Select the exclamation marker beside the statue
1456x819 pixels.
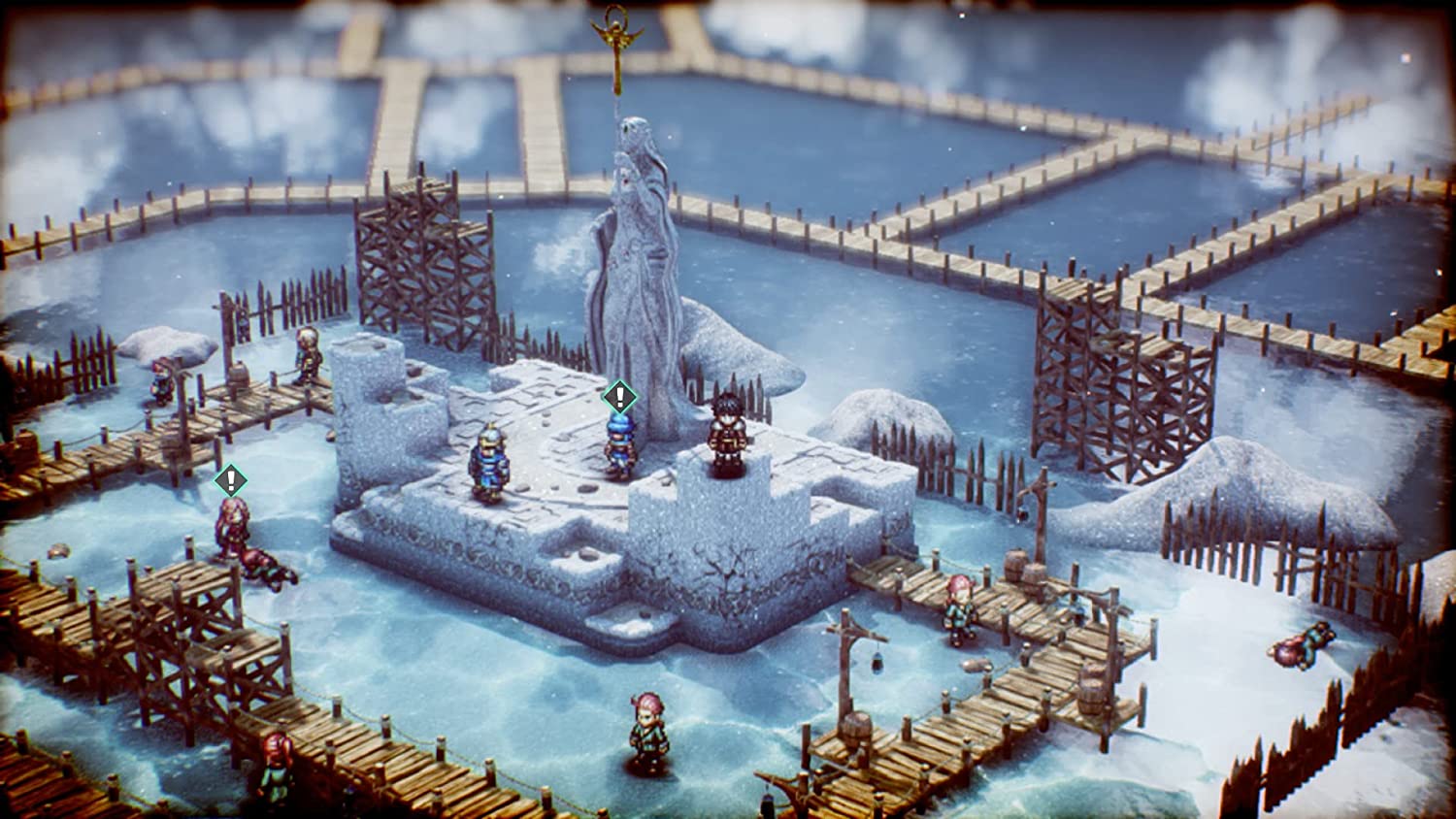point(619,396)
